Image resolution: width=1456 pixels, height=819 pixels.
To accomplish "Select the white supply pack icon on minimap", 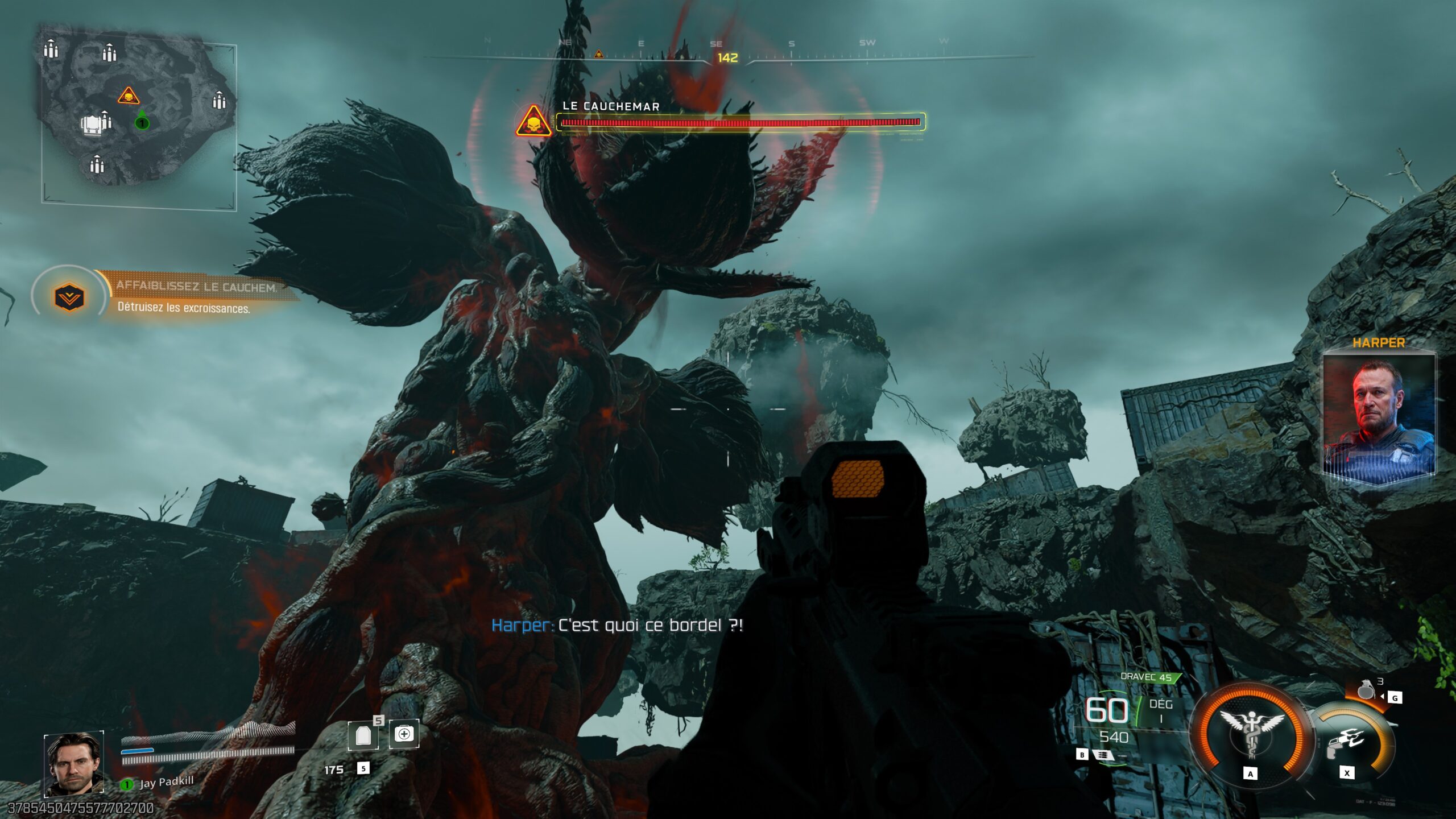I will tap(93, 125).
